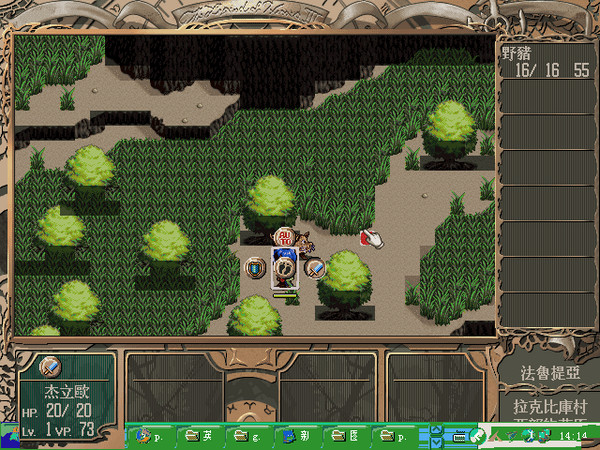Pick the footprints move command
The height and width of the screenshot is (450, 600).
pos(286,268)
